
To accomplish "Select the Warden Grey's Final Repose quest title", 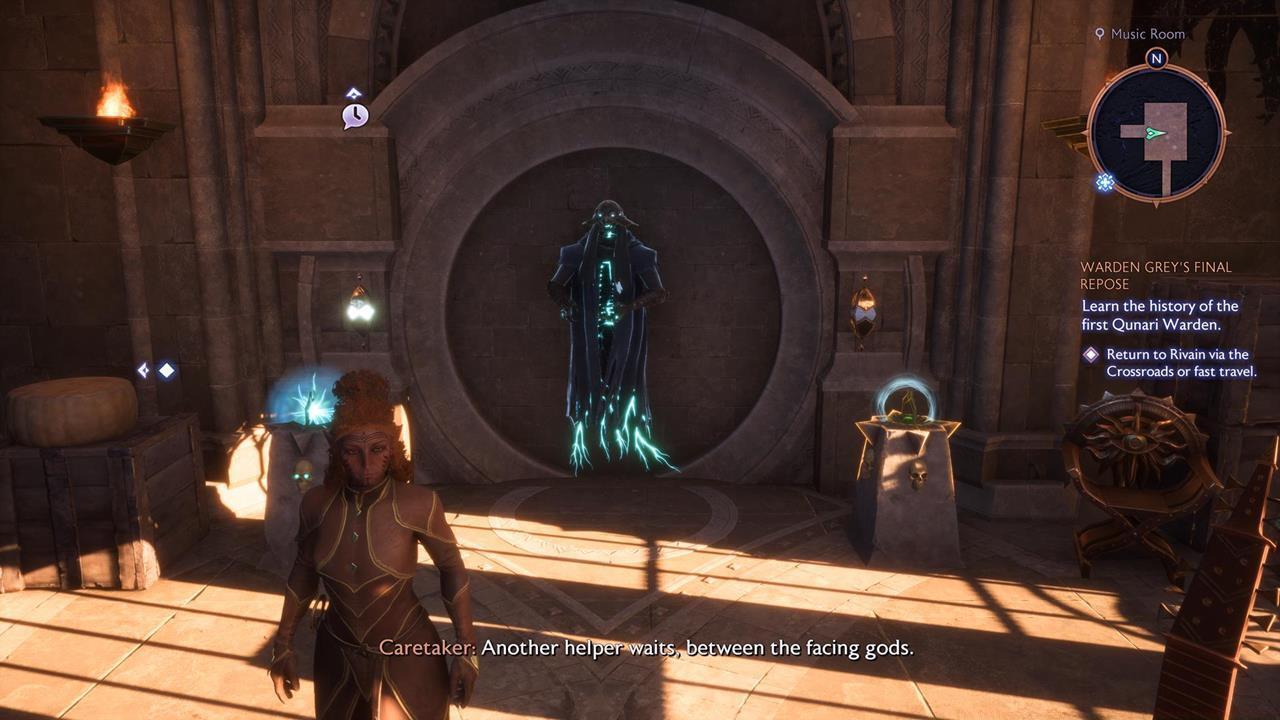I will pyautogui.click(x=1155, y=276).
